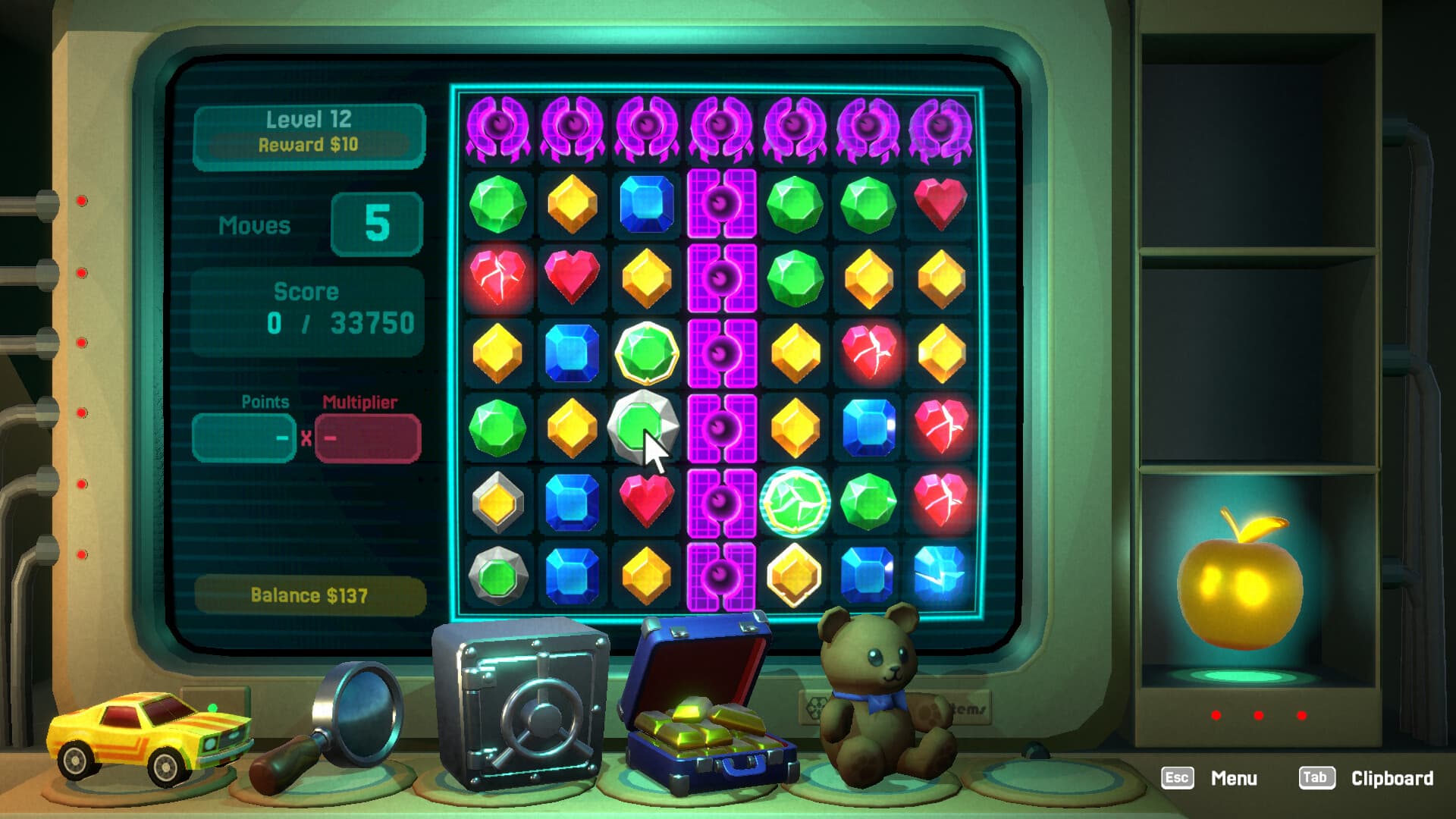Viewport: 1456px width, 819px height.
Task: Select the silver-framed green gem under the cursor
Action: pyautogui.click(x=645, y=428)
